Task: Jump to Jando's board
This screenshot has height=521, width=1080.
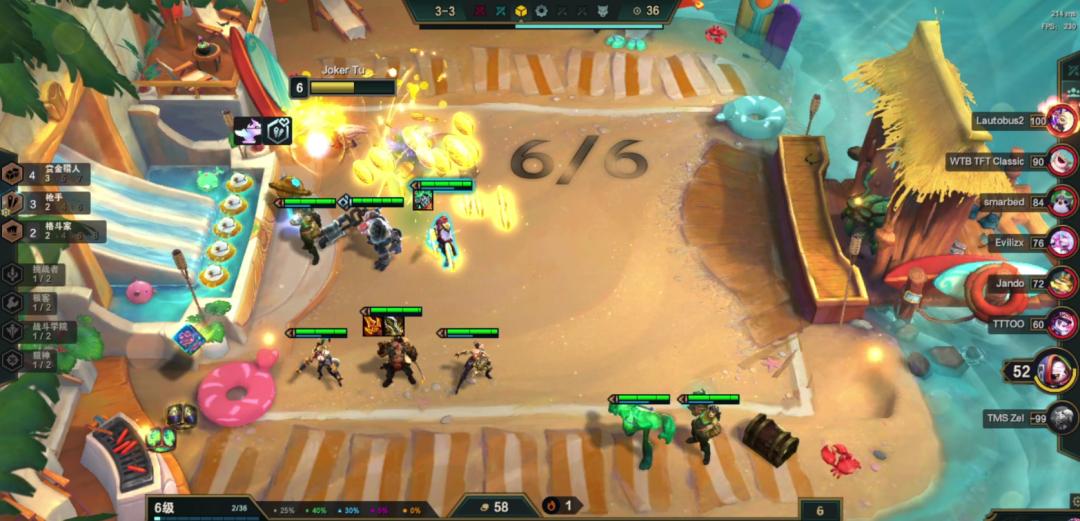Action: (x=1062, y=283)
